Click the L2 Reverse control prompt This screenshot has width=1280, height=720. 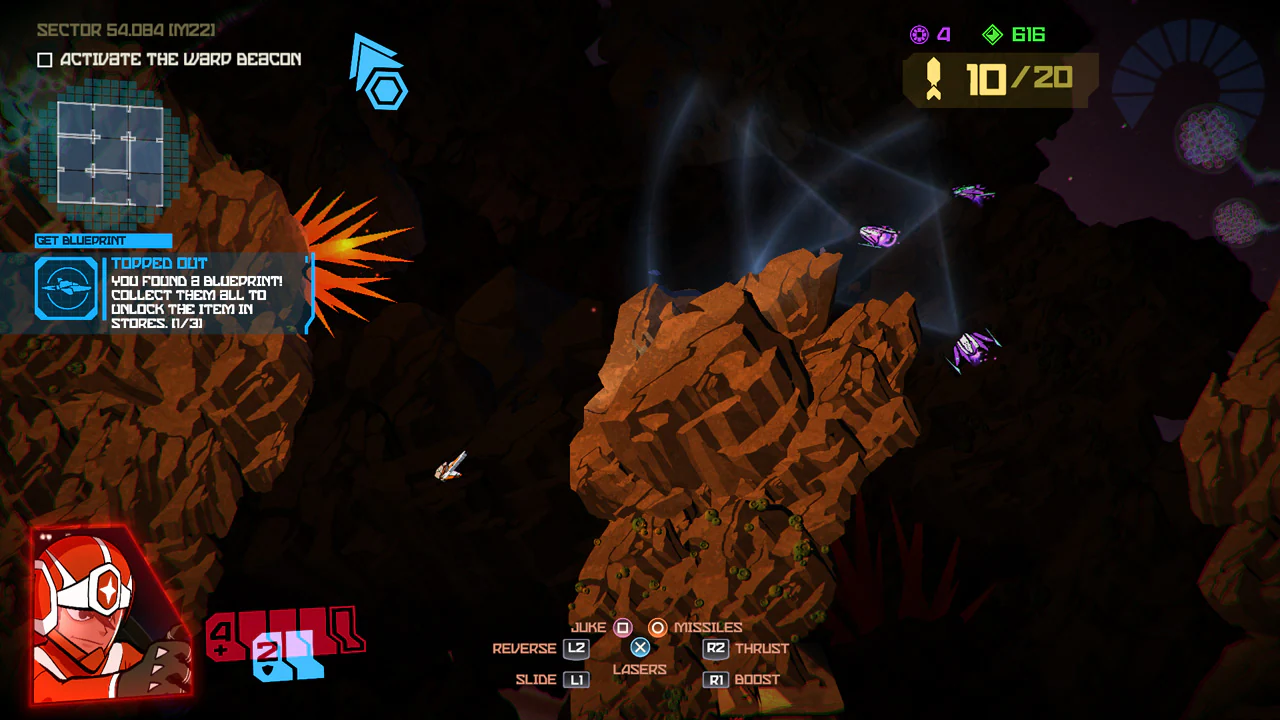[x=576, y=648]
